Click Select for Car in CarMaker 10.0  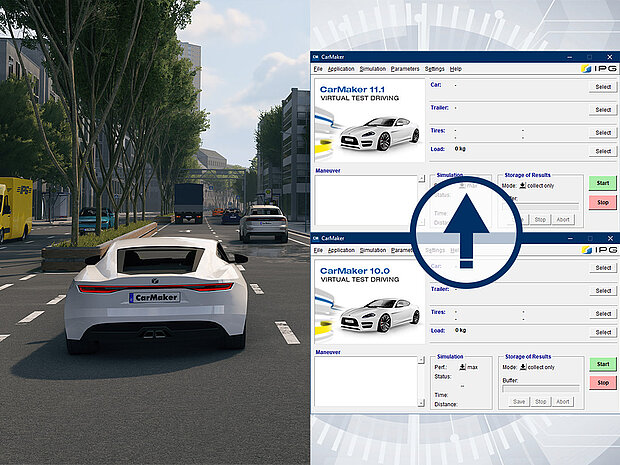tap(603, 268)
